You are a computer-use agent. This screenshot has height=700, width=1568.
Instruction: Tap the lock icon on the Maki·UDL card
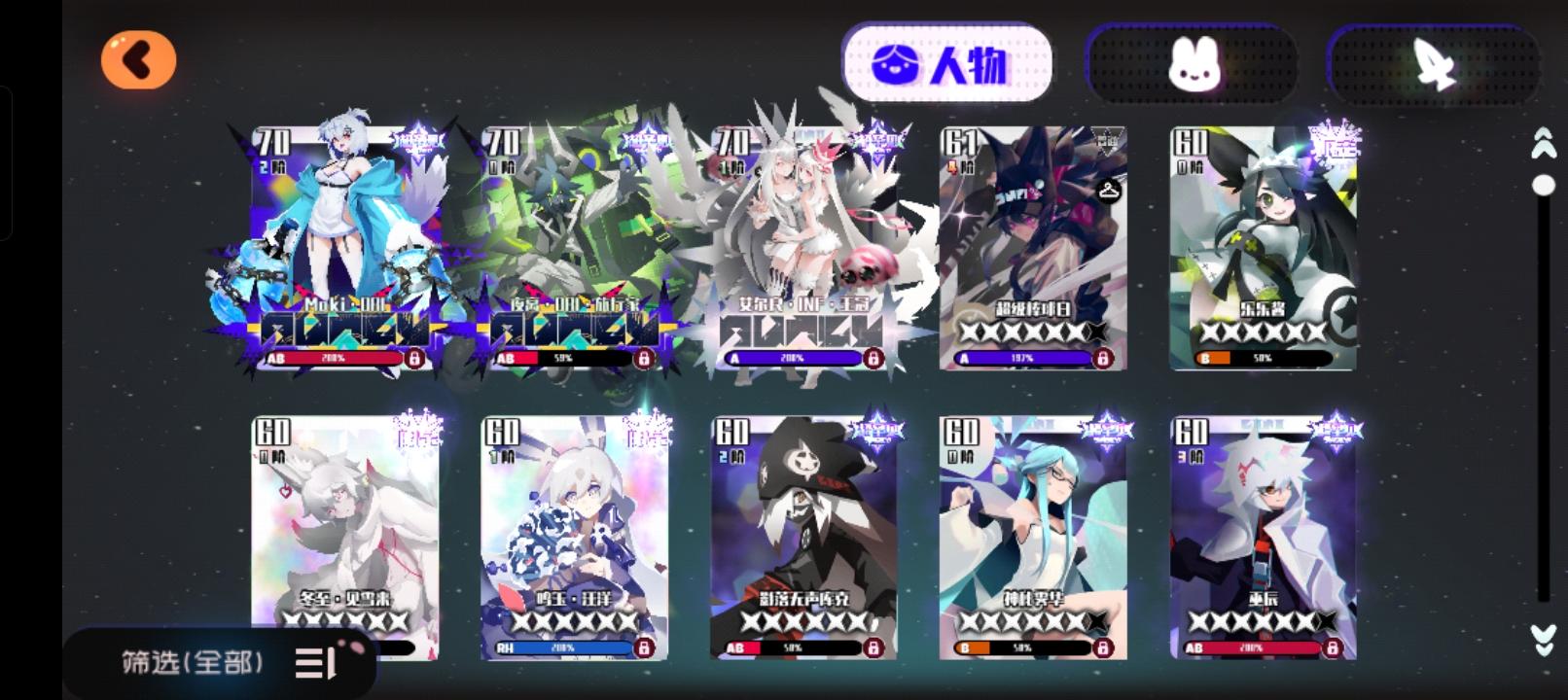pyautogui.click(x=416, y=358)
